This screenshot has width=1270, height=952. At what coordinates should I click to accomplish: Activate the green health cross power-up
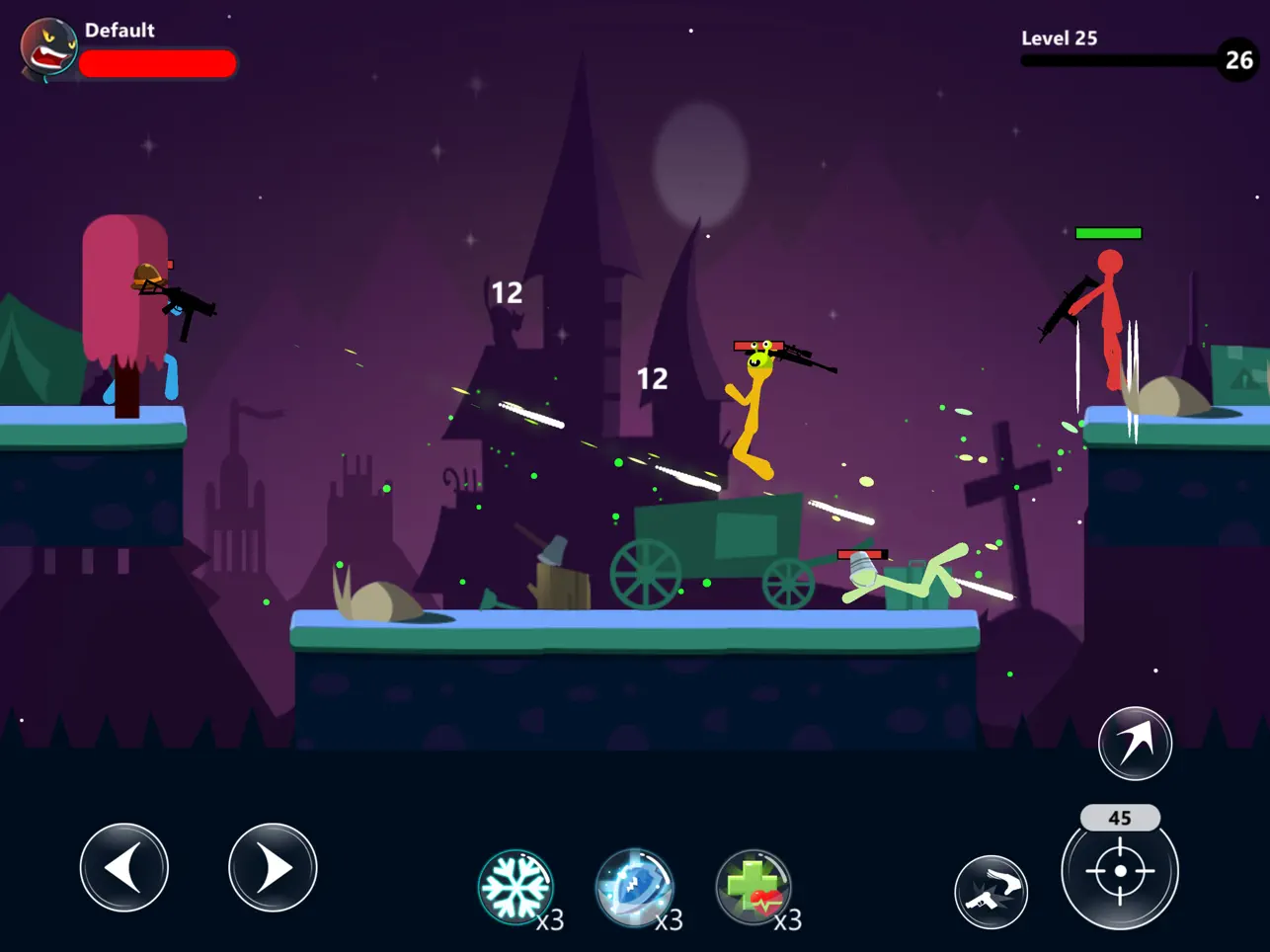point(754,886)
